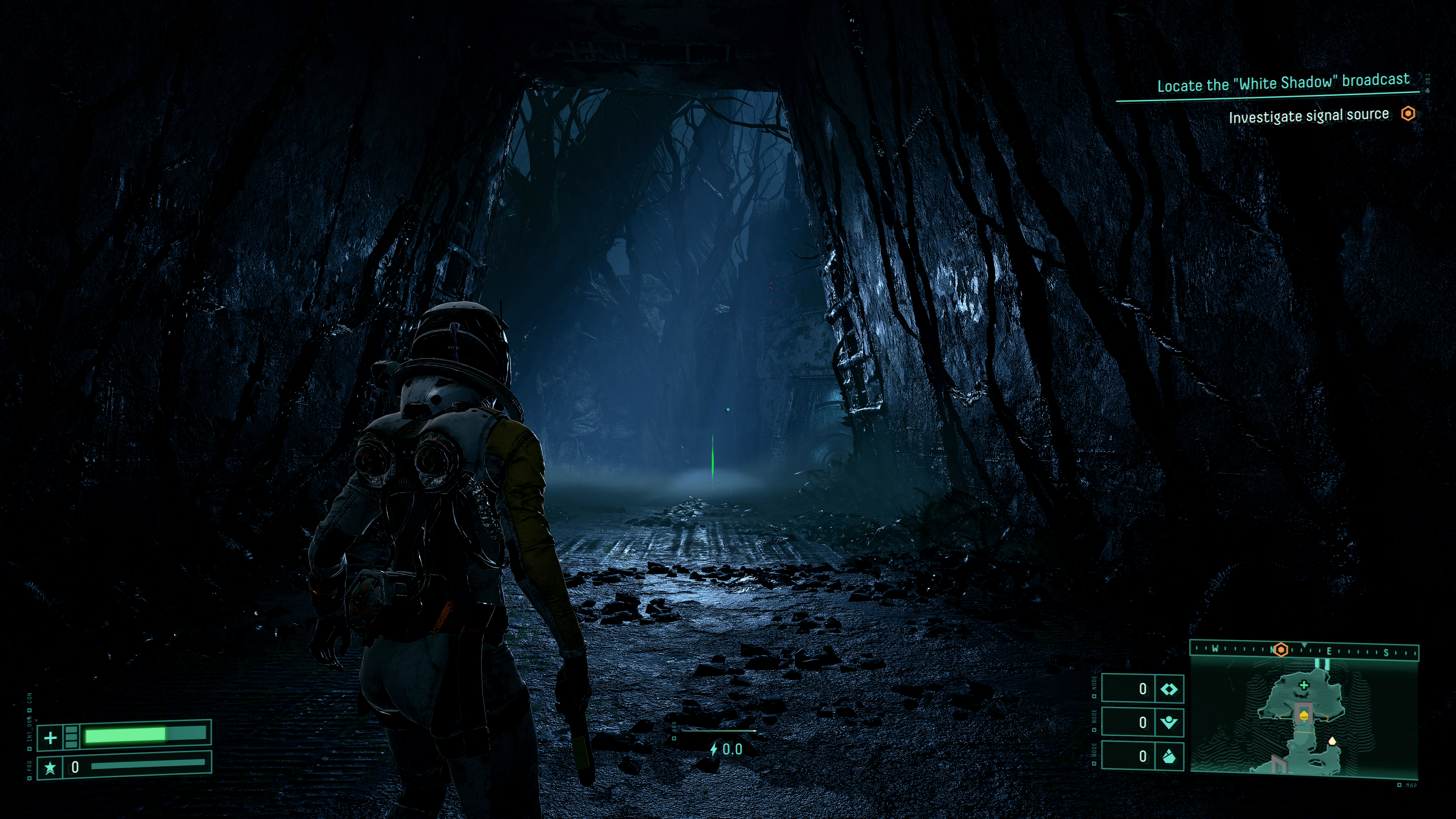This screenshot has width=1456, height=819.
Task: Click the double-diamond resource icon
Action: (1168, 689)
